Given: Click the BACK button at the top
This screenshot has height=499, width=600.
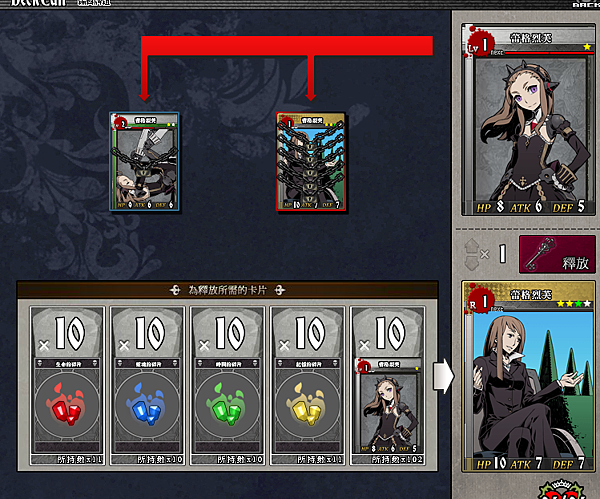Looking at the screenshot, I should tap(585, 4).
